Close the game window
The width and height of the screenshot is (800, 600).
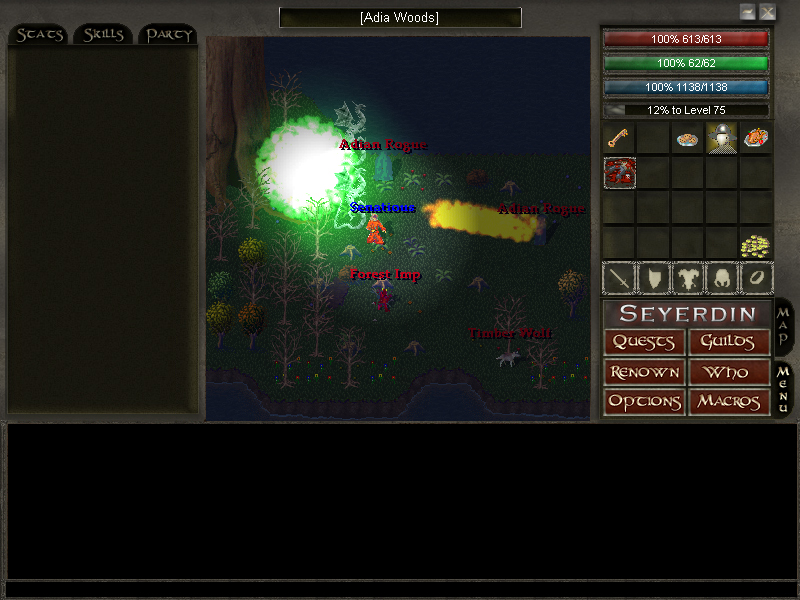767,12
